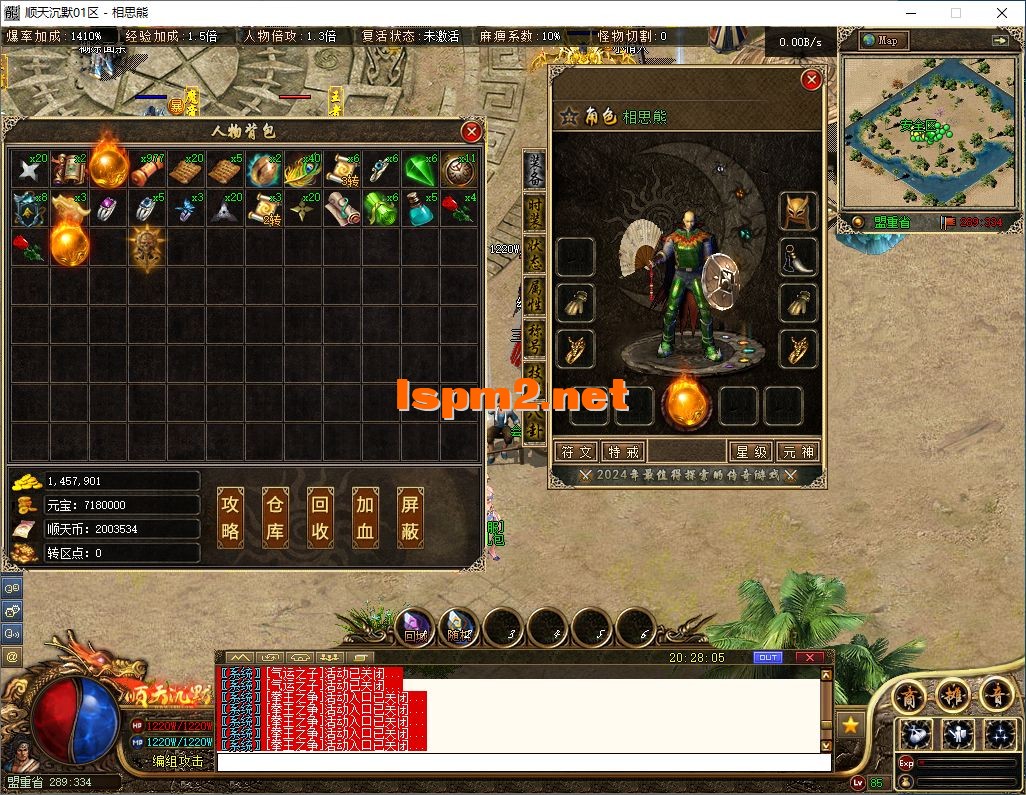Select the golden skull emblem item

click(x=147, y=249)
